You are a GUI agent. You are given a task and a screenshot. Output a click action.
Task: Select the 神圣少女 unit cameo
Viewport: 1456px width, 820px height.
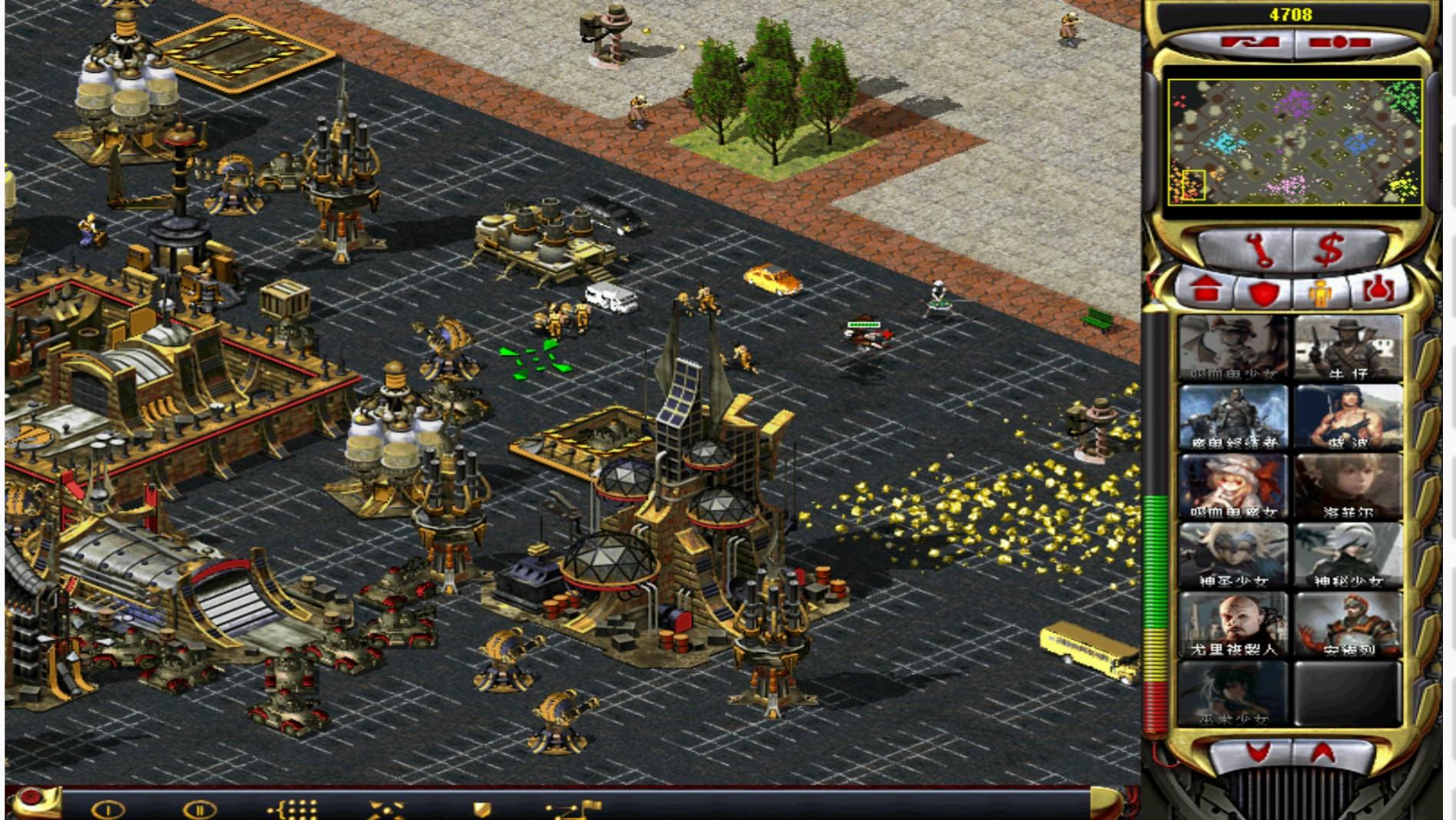click(1233, 556)
